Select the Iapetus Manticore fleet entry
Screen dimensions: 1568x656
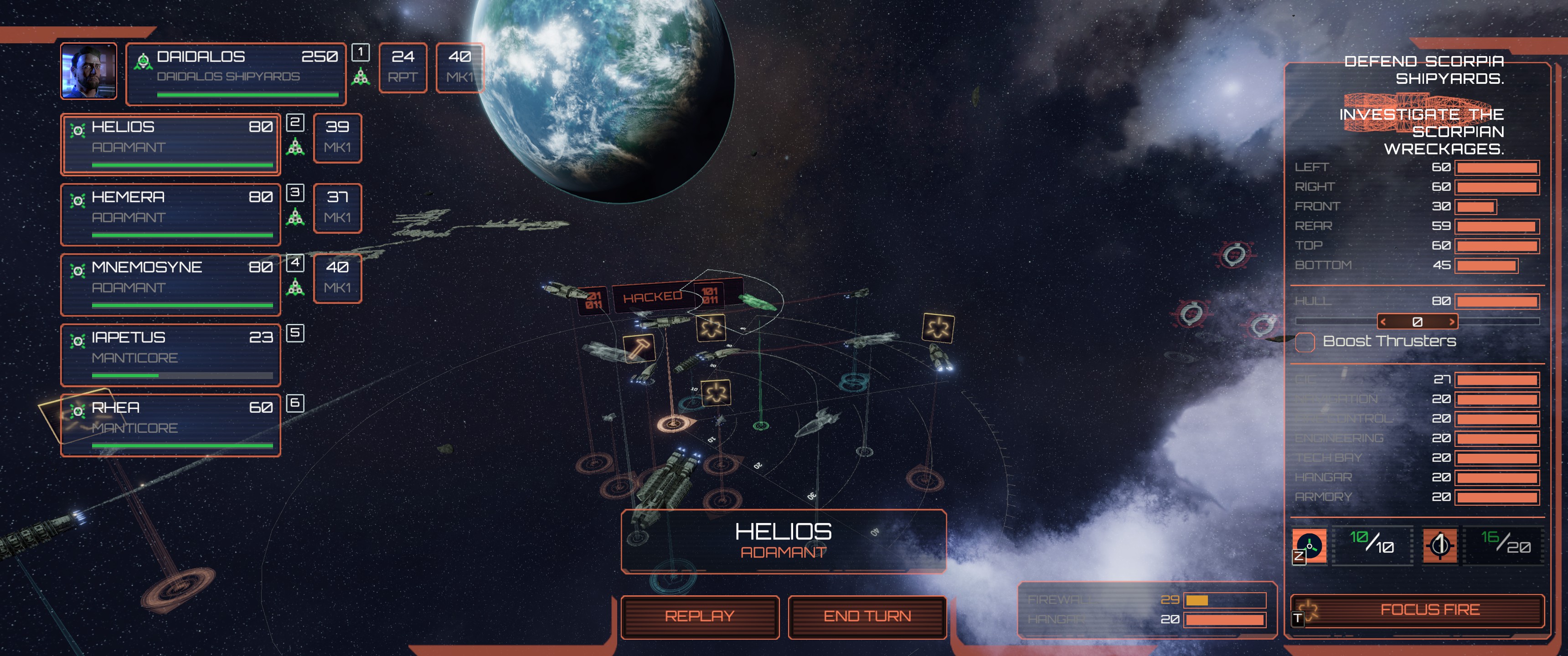click(x=170, y=355)
